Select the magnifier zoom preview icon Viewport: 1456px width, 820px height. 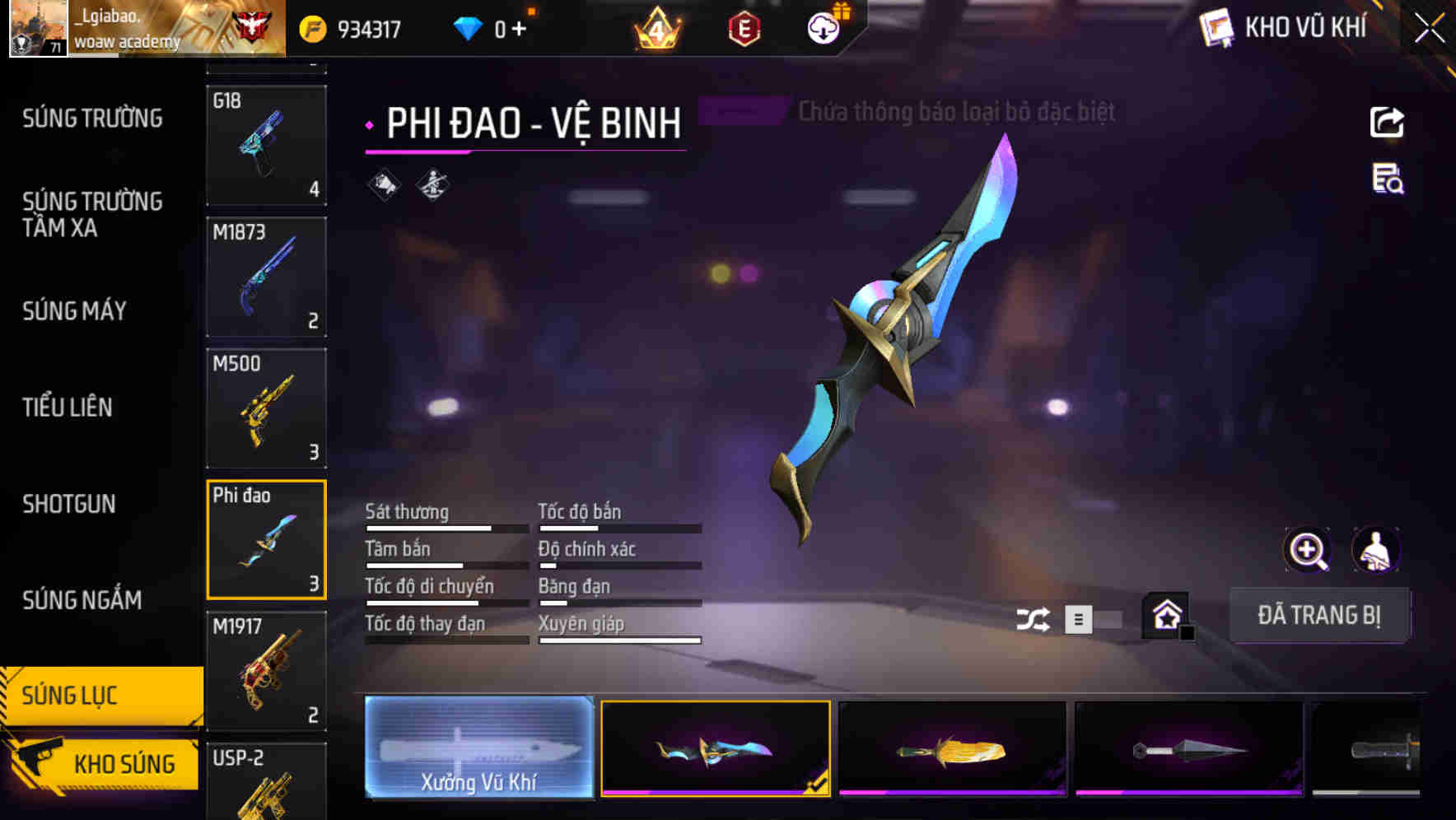tap(1308, 549)
